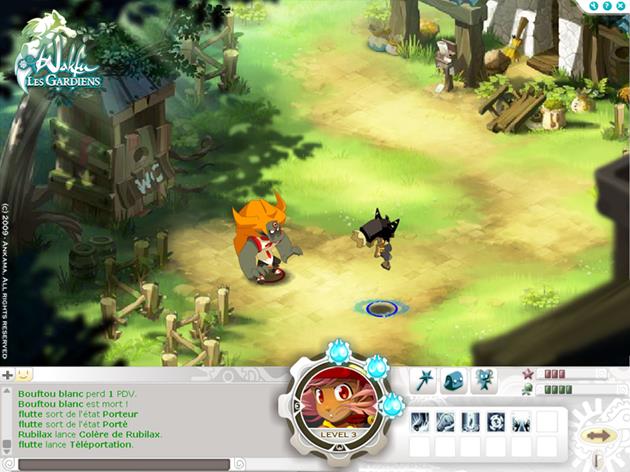Select the second spell in the hotbar
The image size is (630, 472).
[x=446, y=422]
